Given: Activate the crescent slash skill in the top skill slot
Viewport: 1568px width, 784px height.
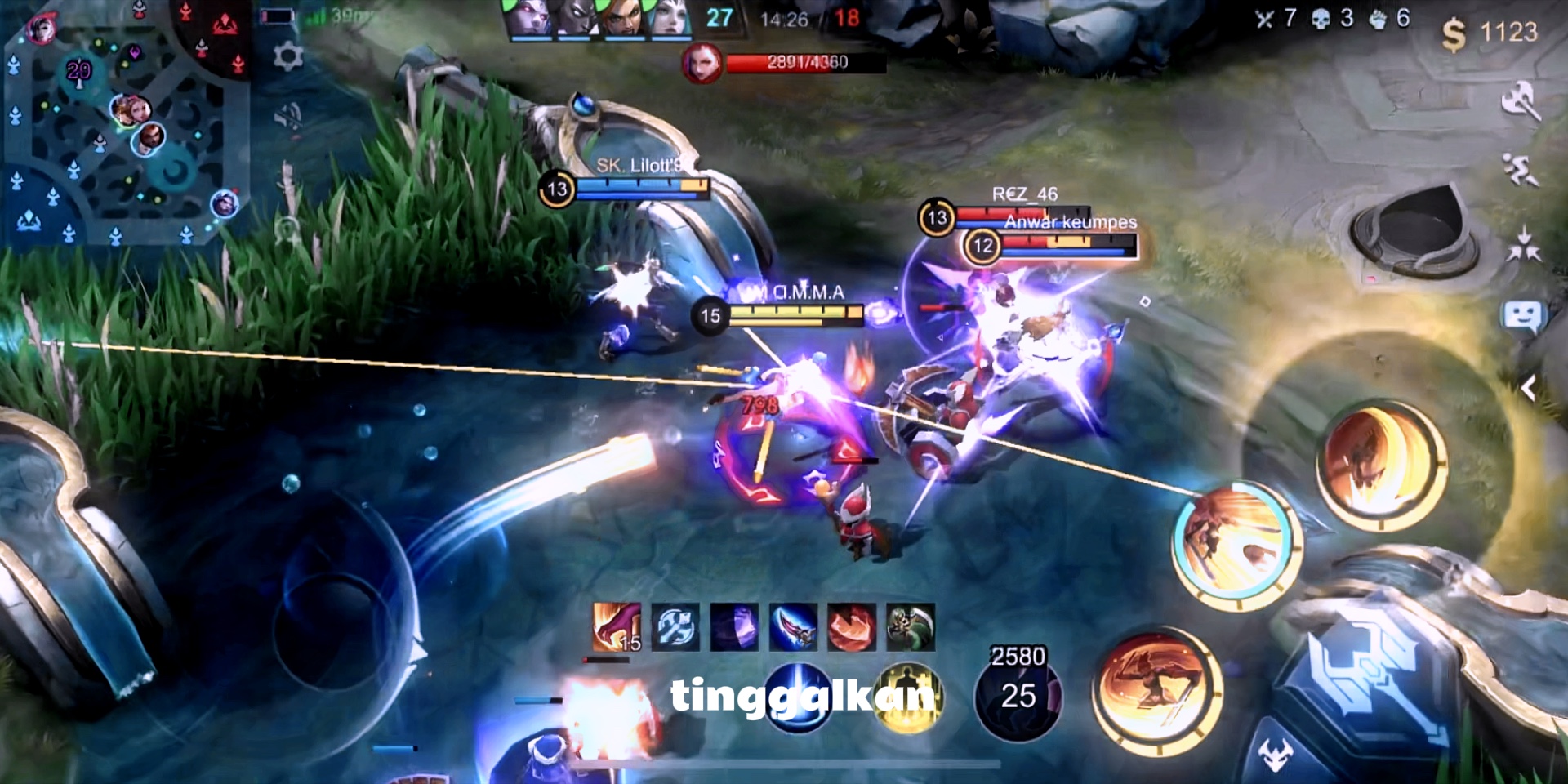Looking at the screenshot, I should (1380, 464).
